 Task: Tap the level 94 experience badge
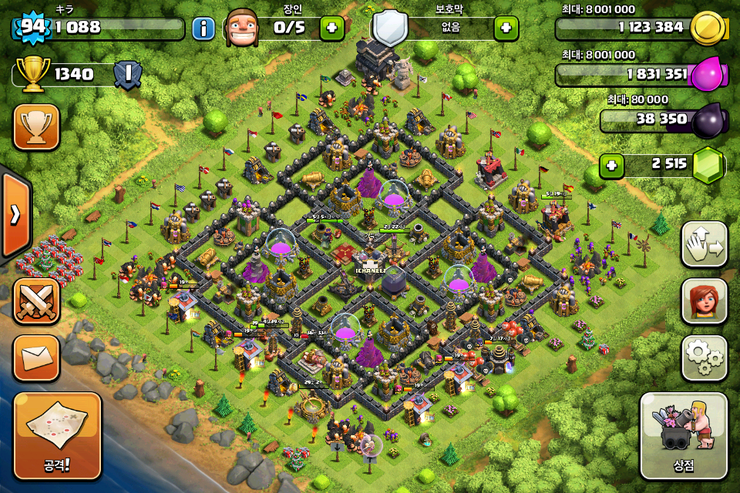(x=33, y=27)
